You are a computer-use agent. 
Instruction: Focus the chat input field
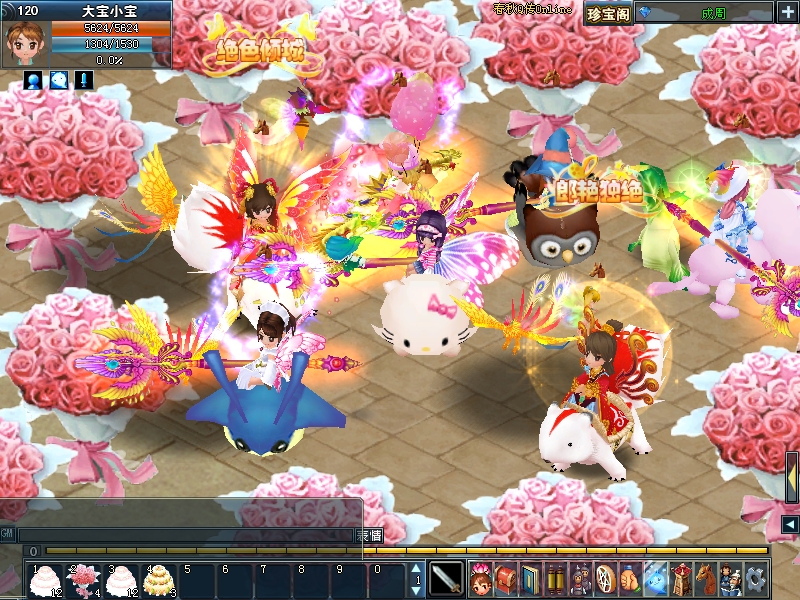pos(187,536)
